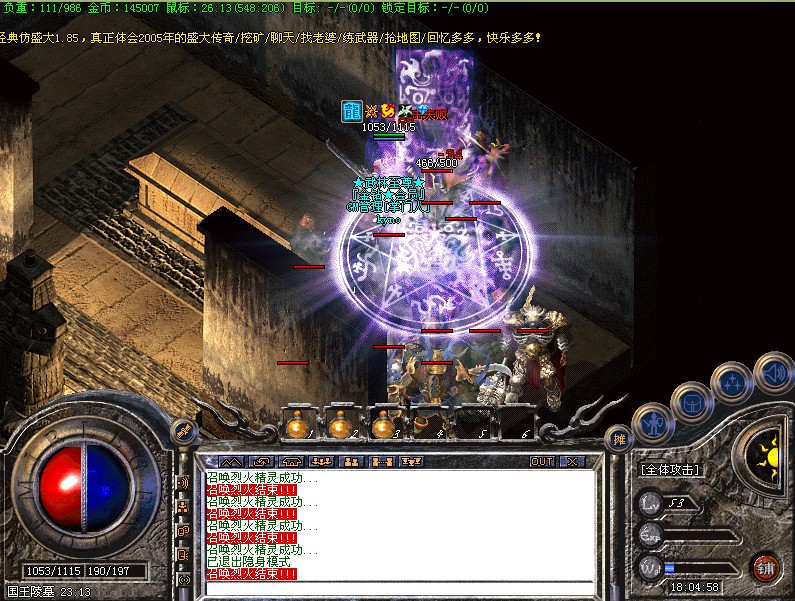Image resolution: width=795 pixels, height=601 pixels.
Task: Use the potion in belt slot 1
Action: (297, 425)
